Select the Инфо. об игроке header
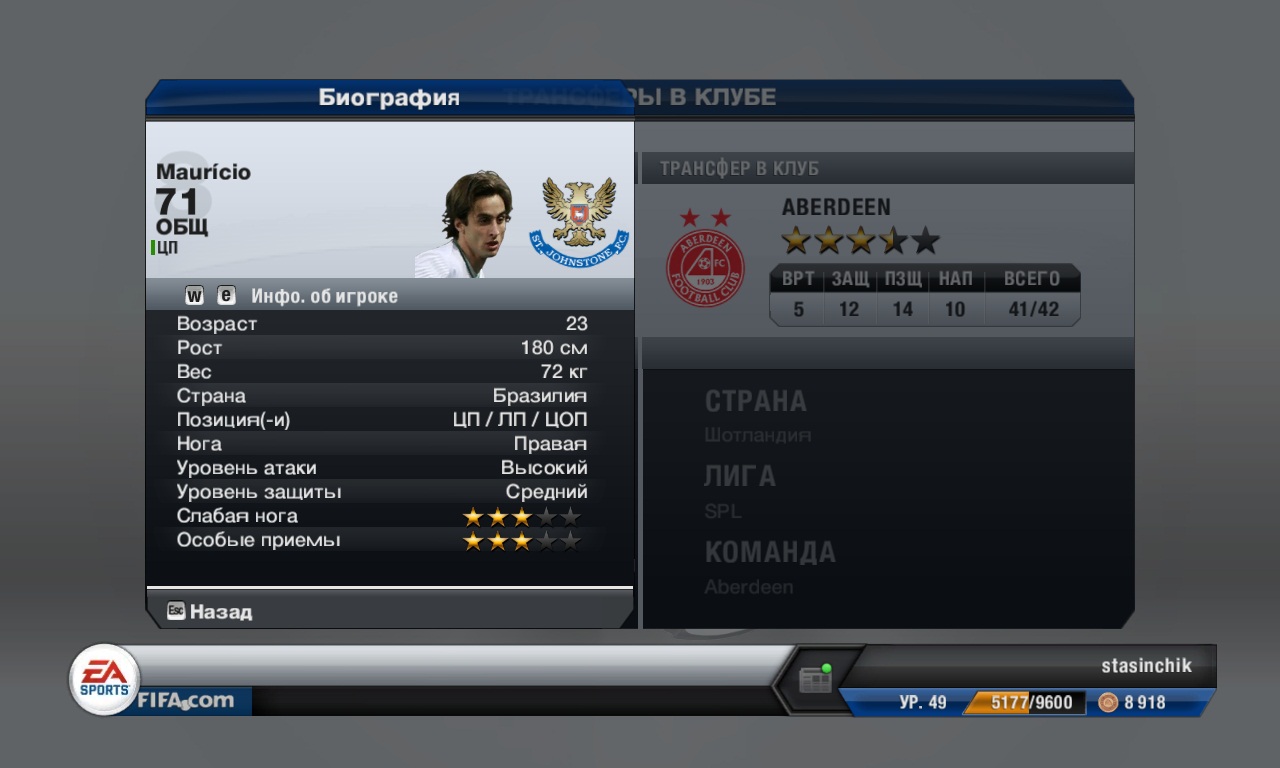 click(x=324, y=296)
